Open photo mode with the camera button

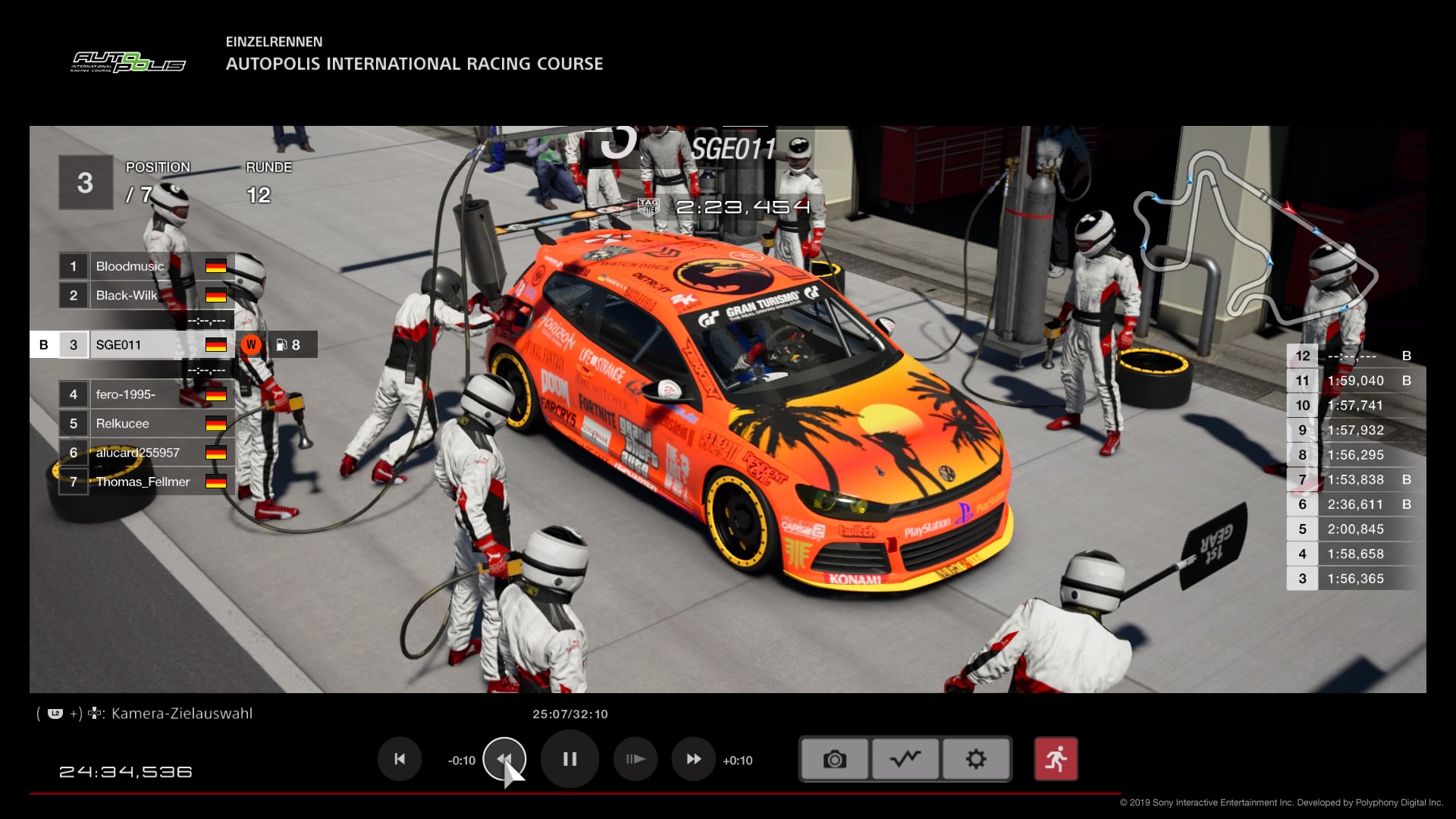point(834,759)
